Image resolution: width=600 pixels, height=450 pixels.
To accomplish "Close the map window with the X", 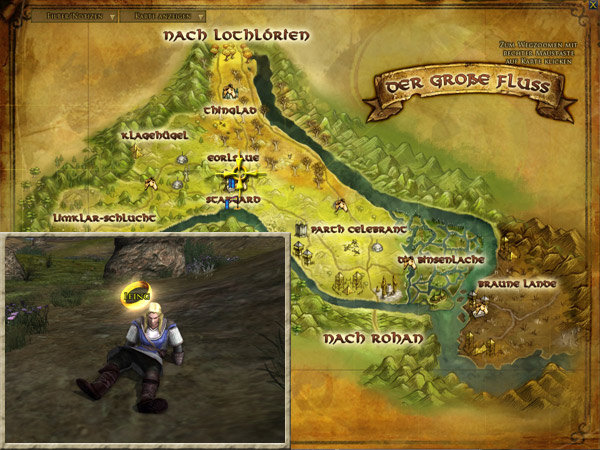I will pyautogui.click(x=590, y=7).
